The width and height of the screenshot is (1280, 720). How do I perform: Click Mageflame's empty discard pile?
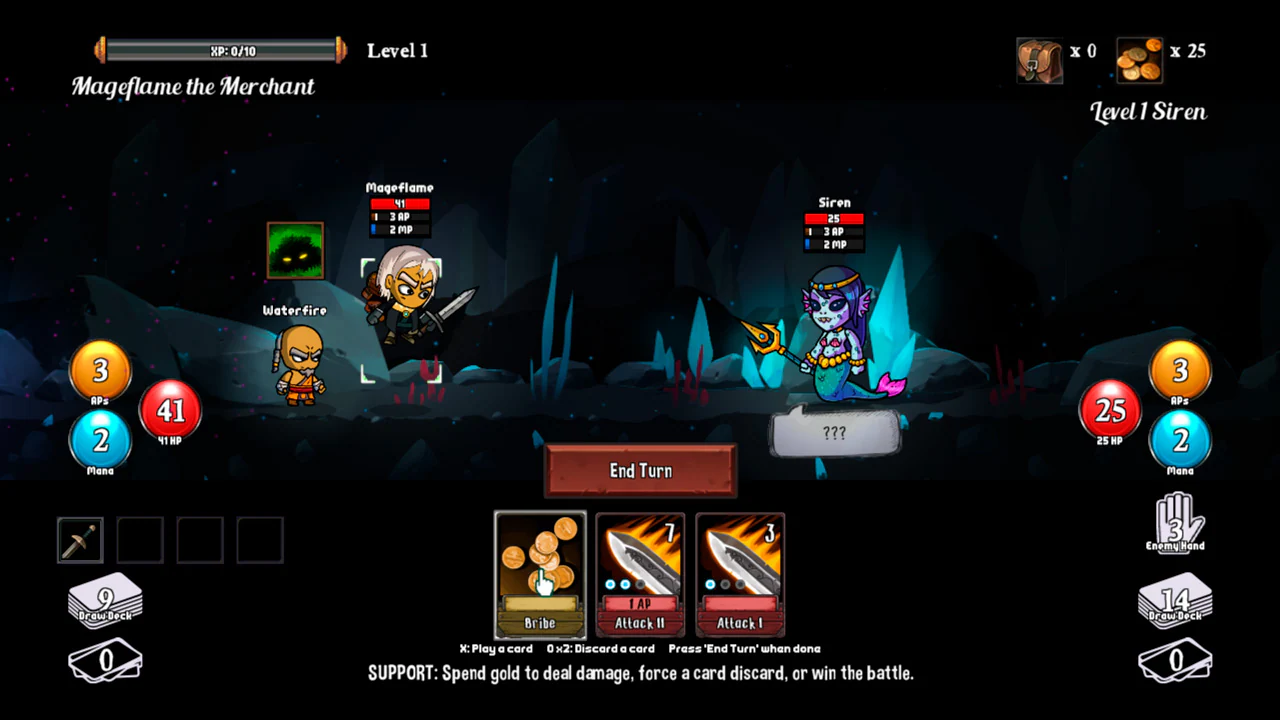pyautogui.click(x=105, y=660)
